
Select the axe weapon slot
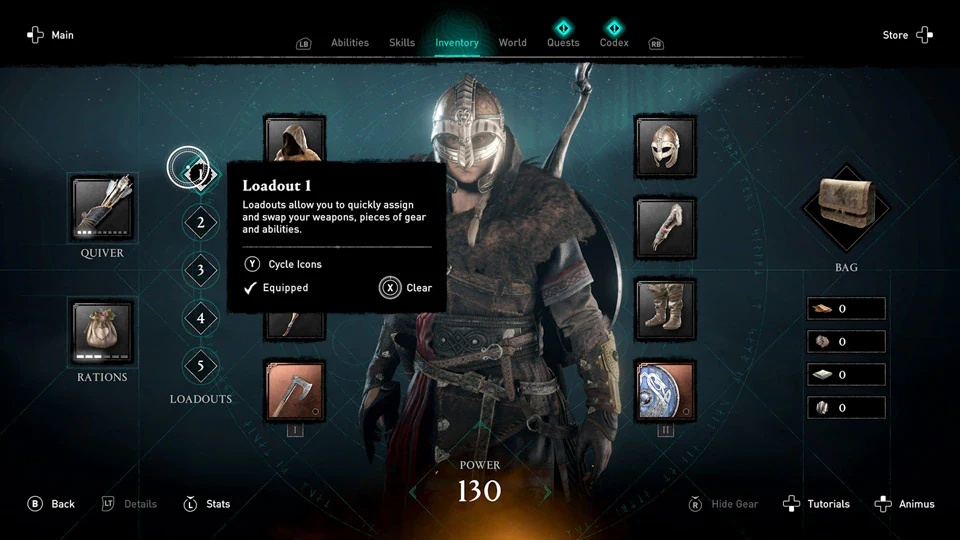point(295,391)
